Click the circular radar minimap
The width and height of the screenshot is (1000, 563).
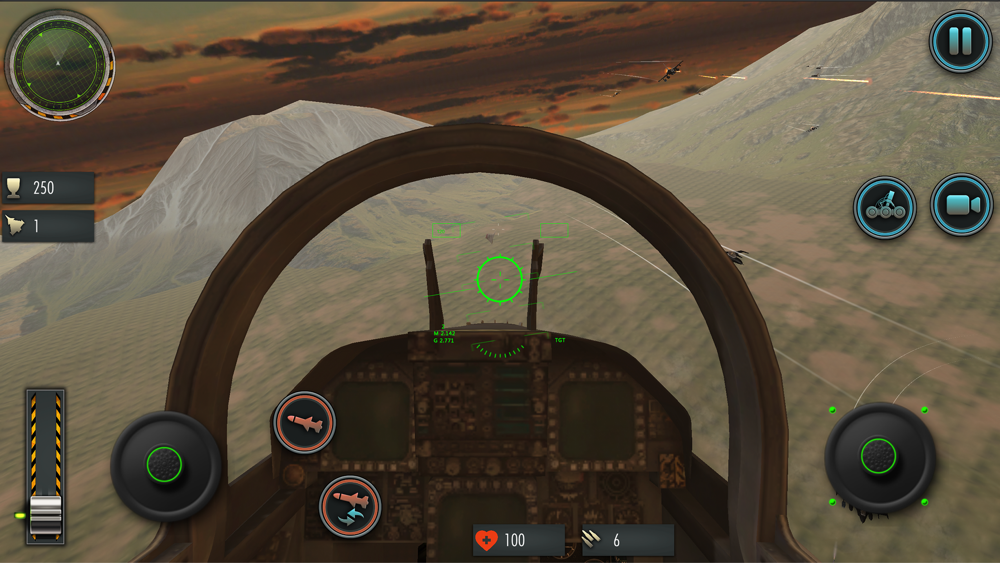[59, 63]
